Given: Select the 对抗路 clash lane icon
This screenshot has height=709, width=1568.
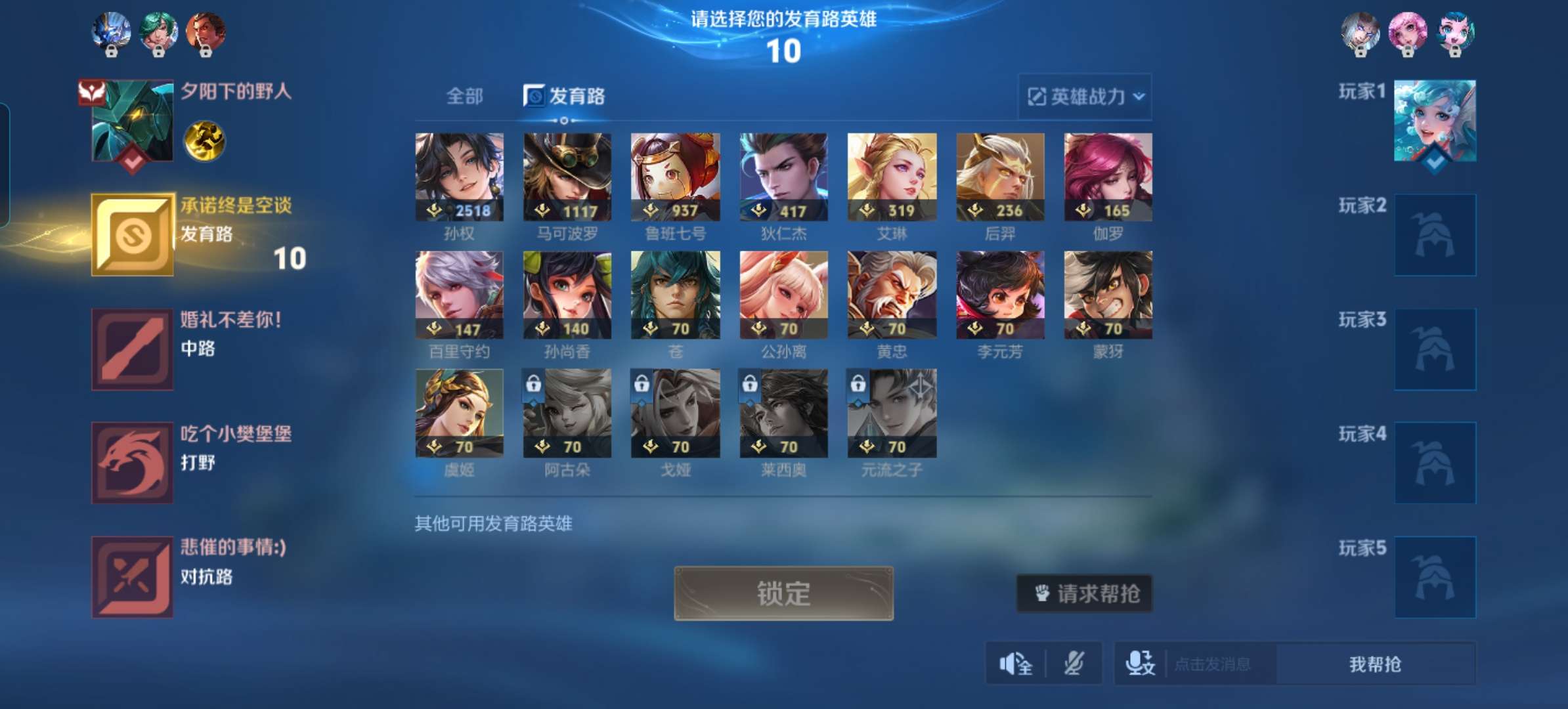Looking at the screenshot, I should pyautogui.click(x=131, y=575).
